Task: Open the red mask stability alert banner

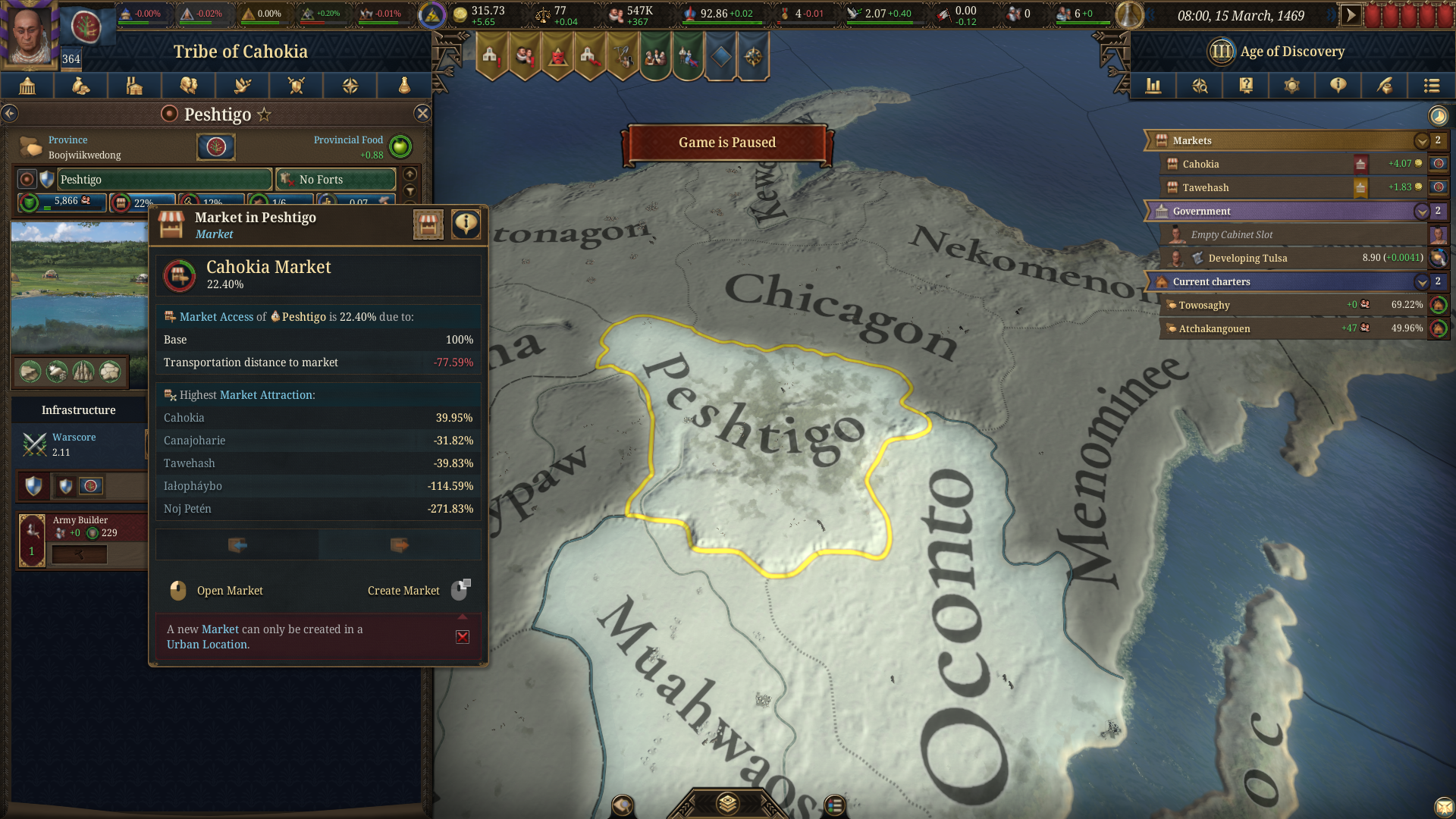Action: [558, 57]
